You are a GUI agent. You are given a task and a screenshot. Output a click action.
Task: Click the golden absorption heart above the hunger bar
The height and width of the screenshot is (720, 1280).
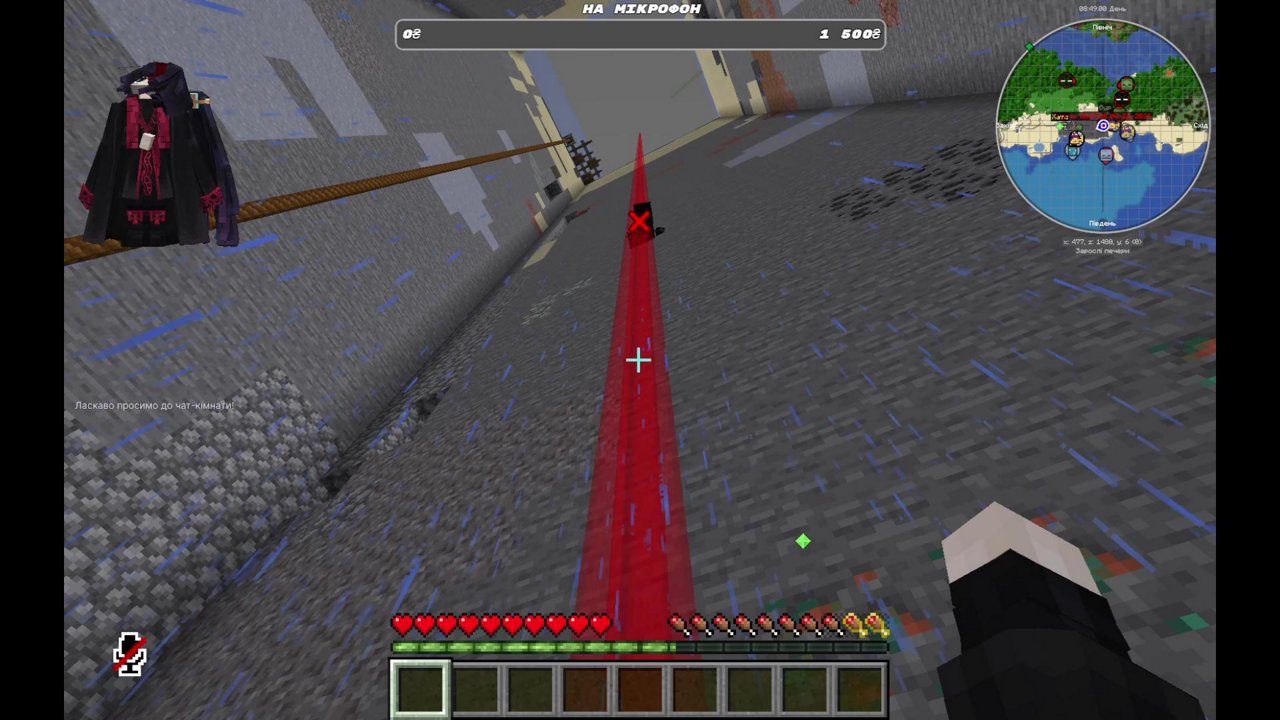pyautogui.click(x=863, y=624)
